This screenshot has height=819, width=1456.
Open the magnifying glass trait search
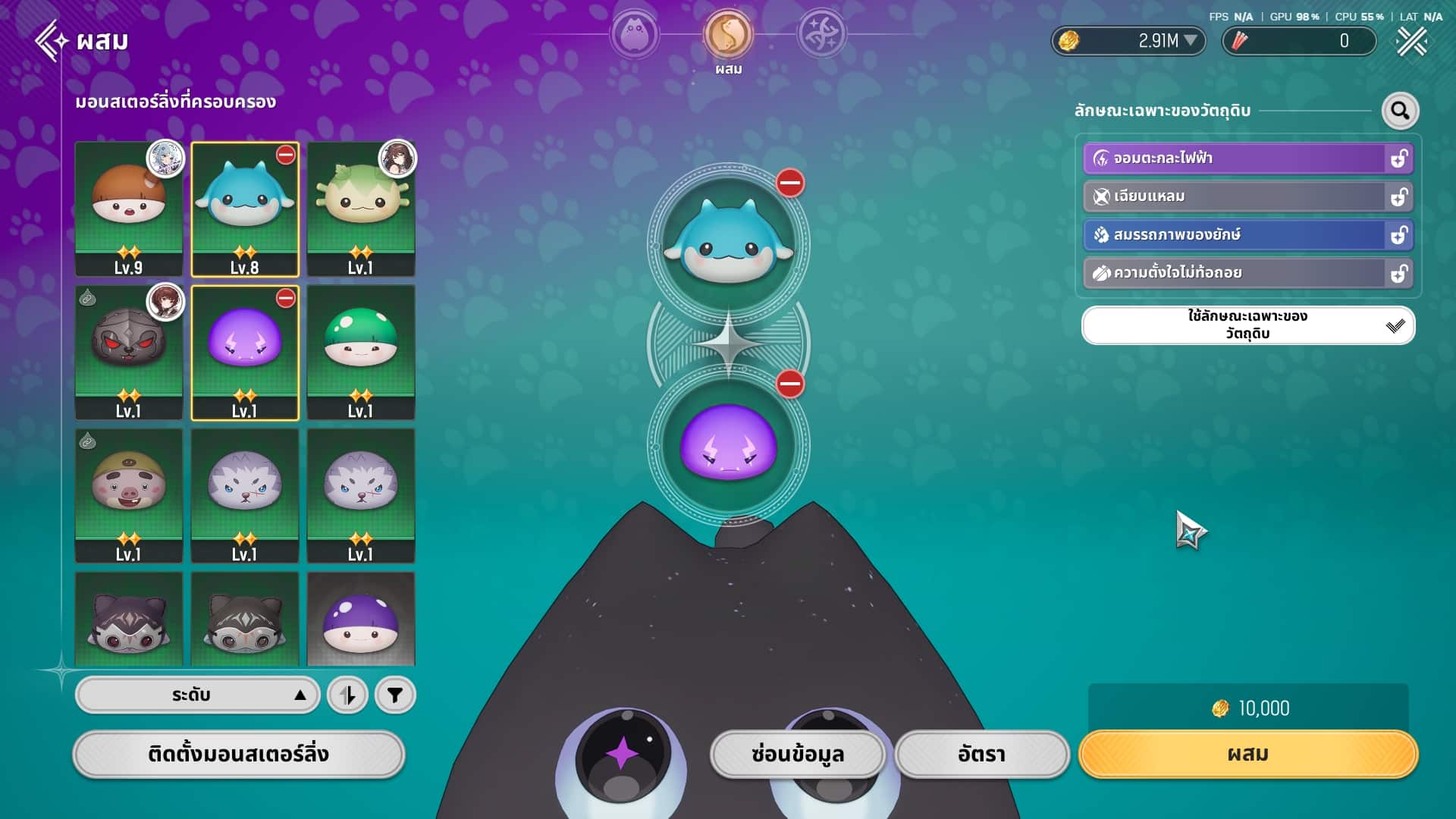[x=1400, y=111]
